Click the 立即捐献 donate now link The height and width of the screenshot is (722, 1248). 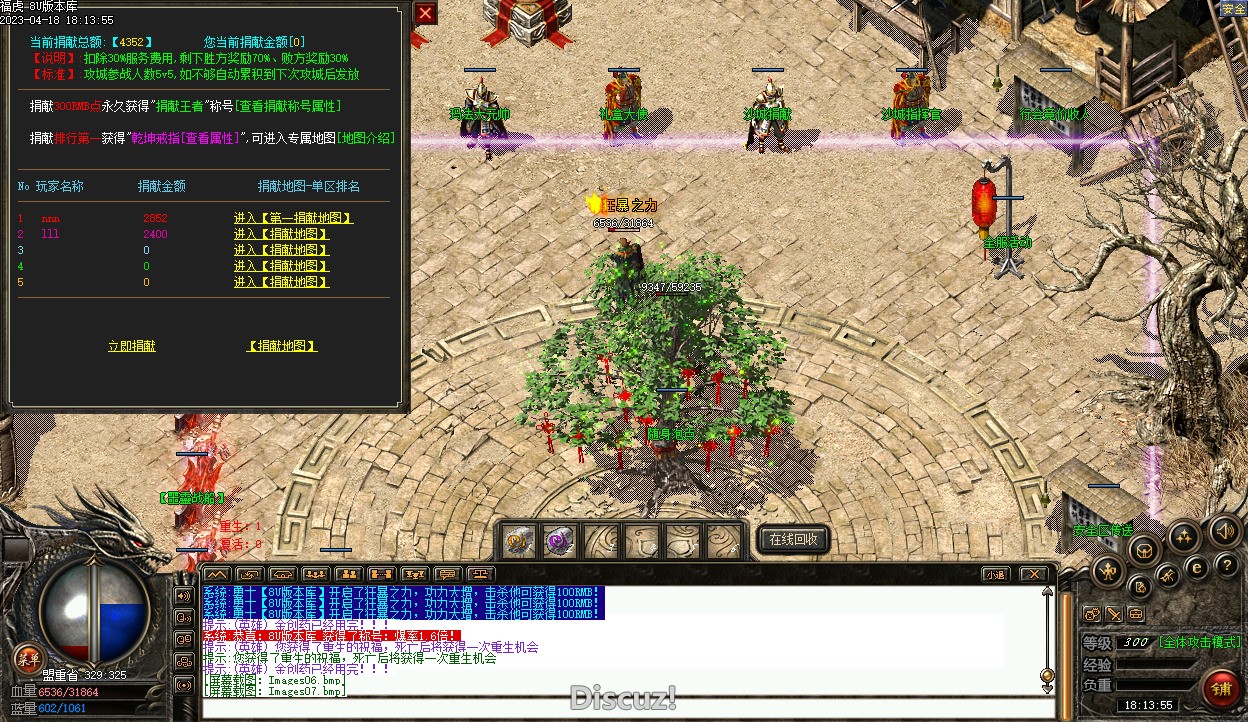pos(132,346)
